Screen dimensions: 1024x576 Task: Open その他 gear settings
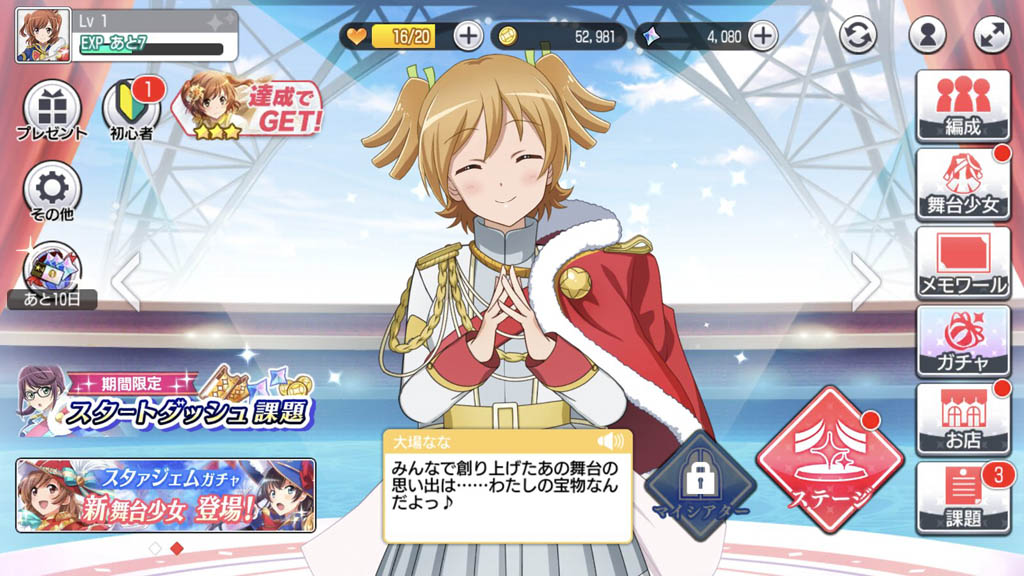point(51,189)
